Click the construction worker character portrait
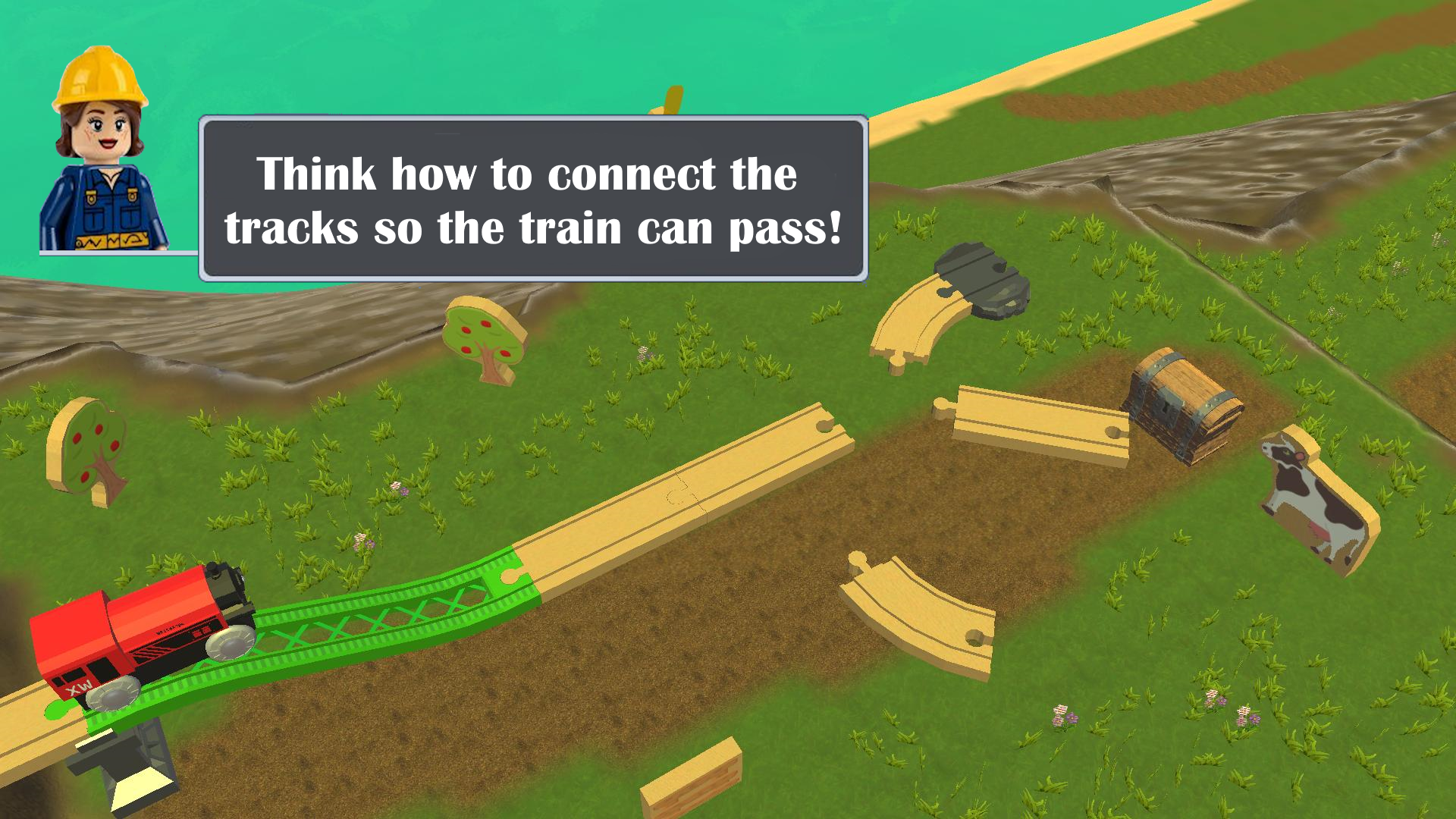This screenshot has width=1456, height=819. click(x=102, y=152)
